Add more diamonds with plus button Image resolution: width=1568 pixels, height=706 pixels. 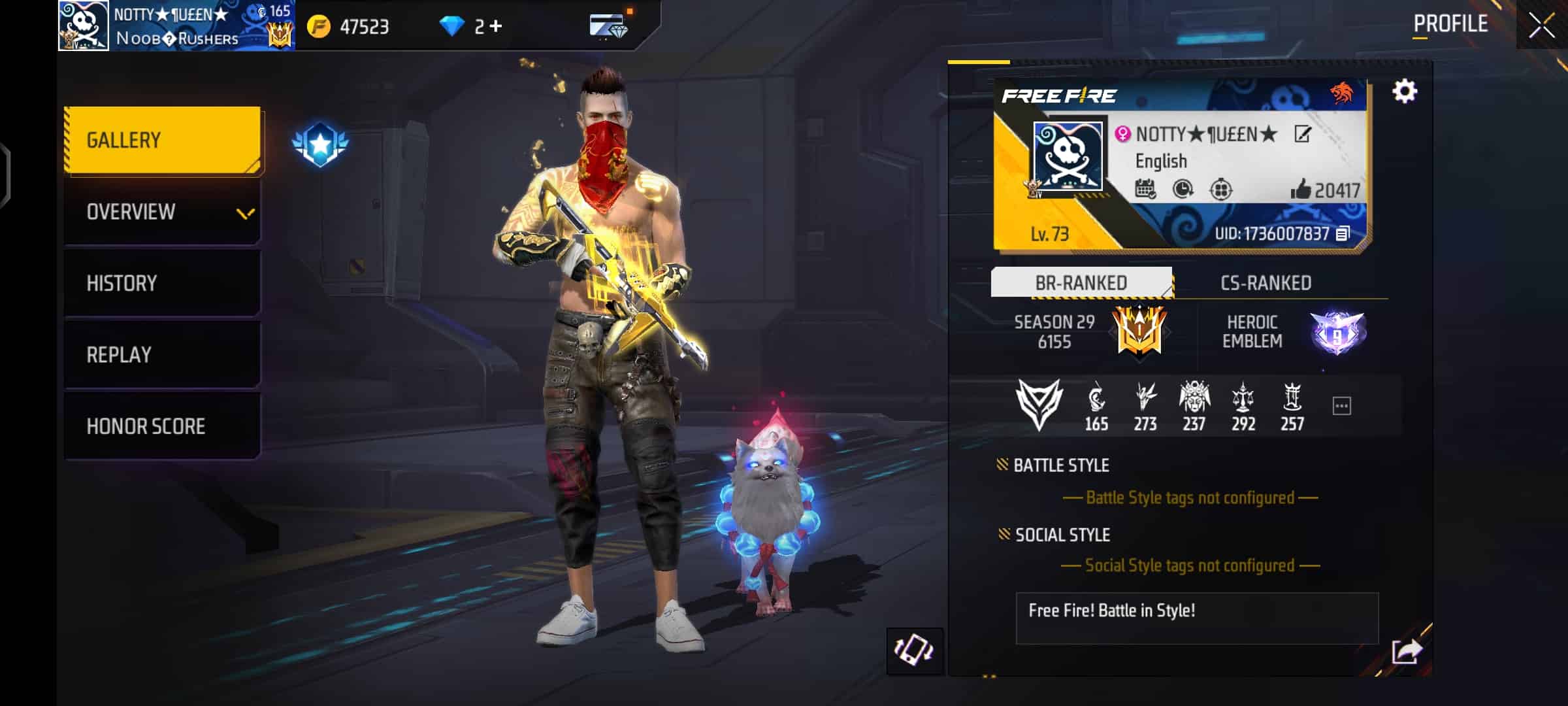[497, 26]
